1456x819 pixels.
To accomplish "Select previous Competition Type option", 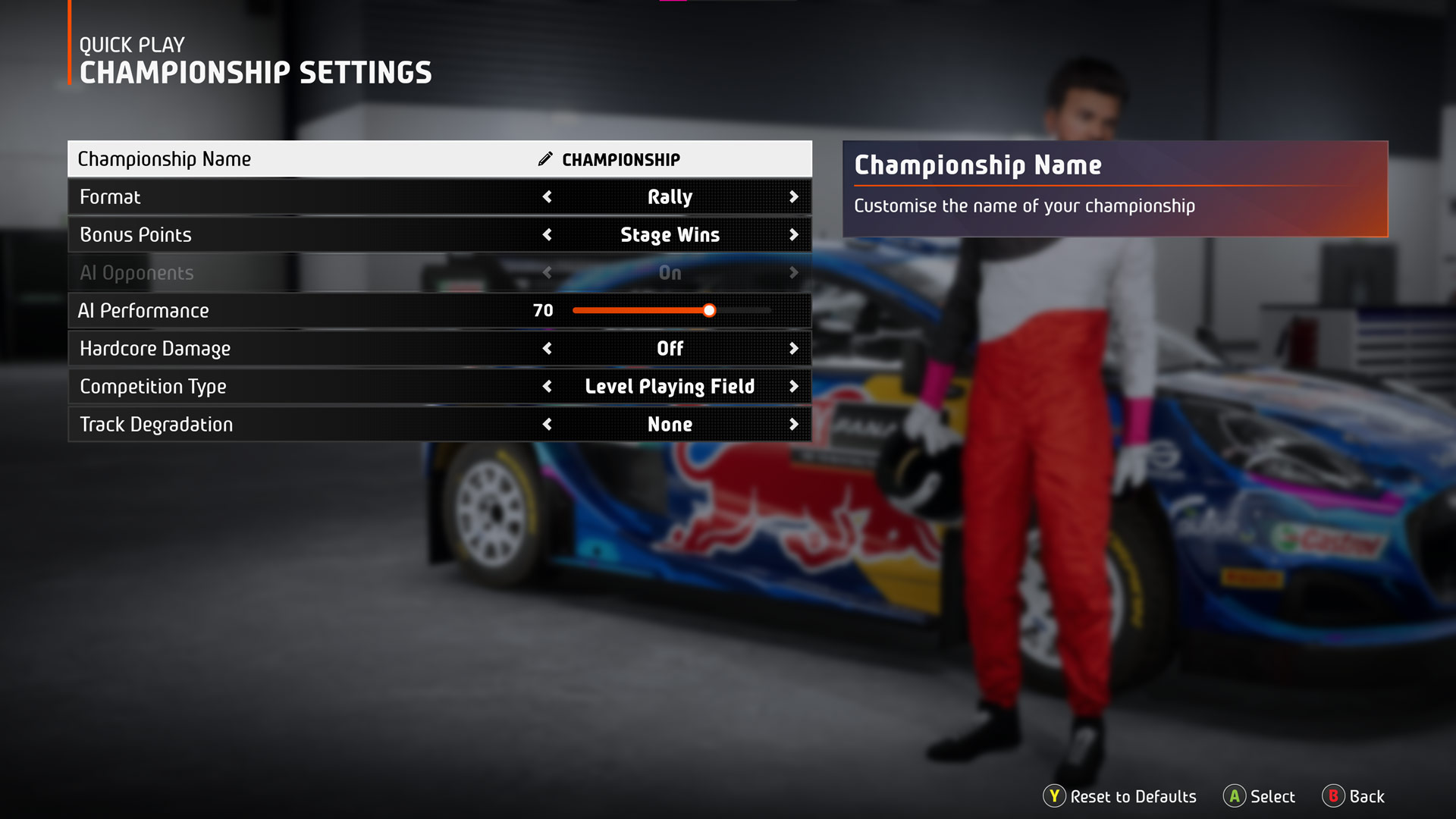I will click(548, 387).
